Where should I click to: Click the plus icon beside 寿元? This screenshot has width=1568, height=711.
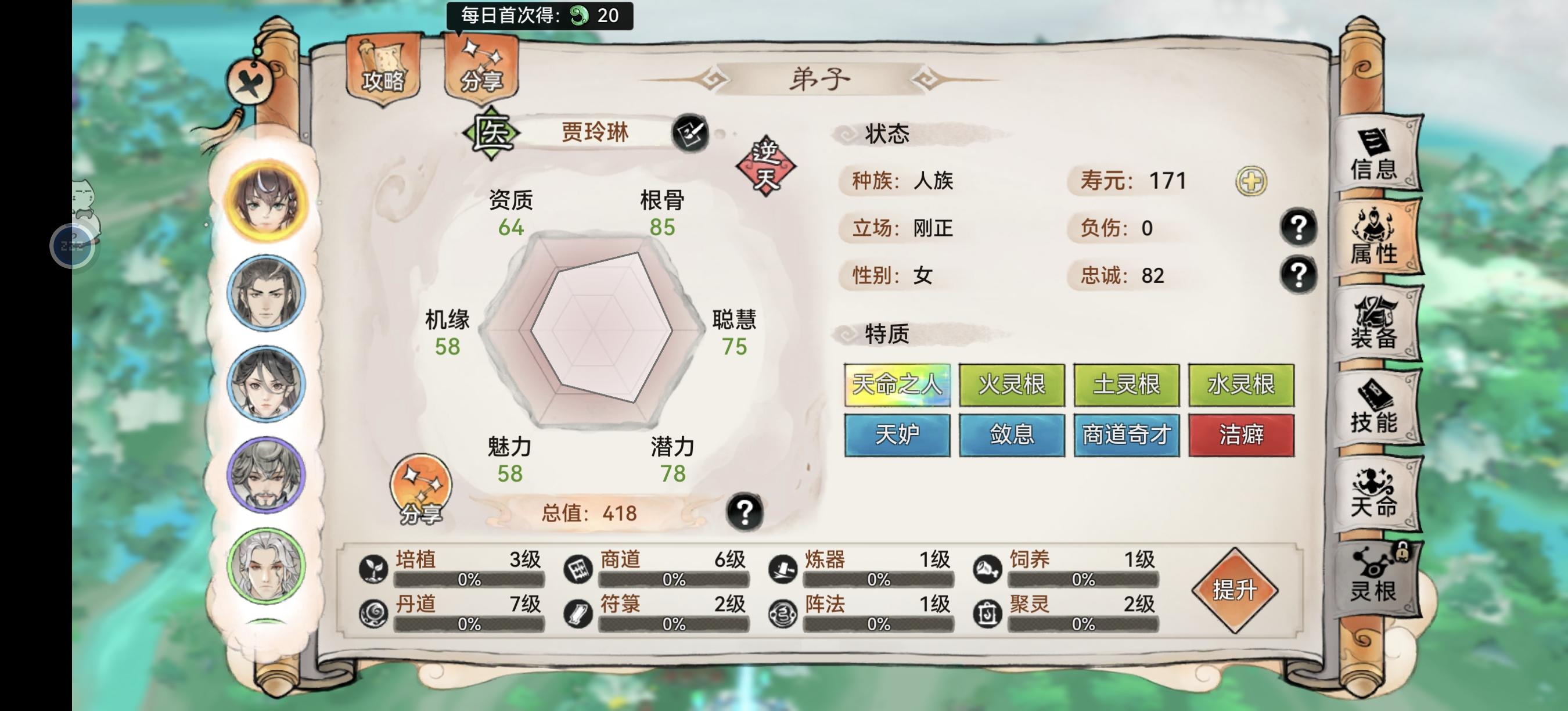(x=1249, y=180)
